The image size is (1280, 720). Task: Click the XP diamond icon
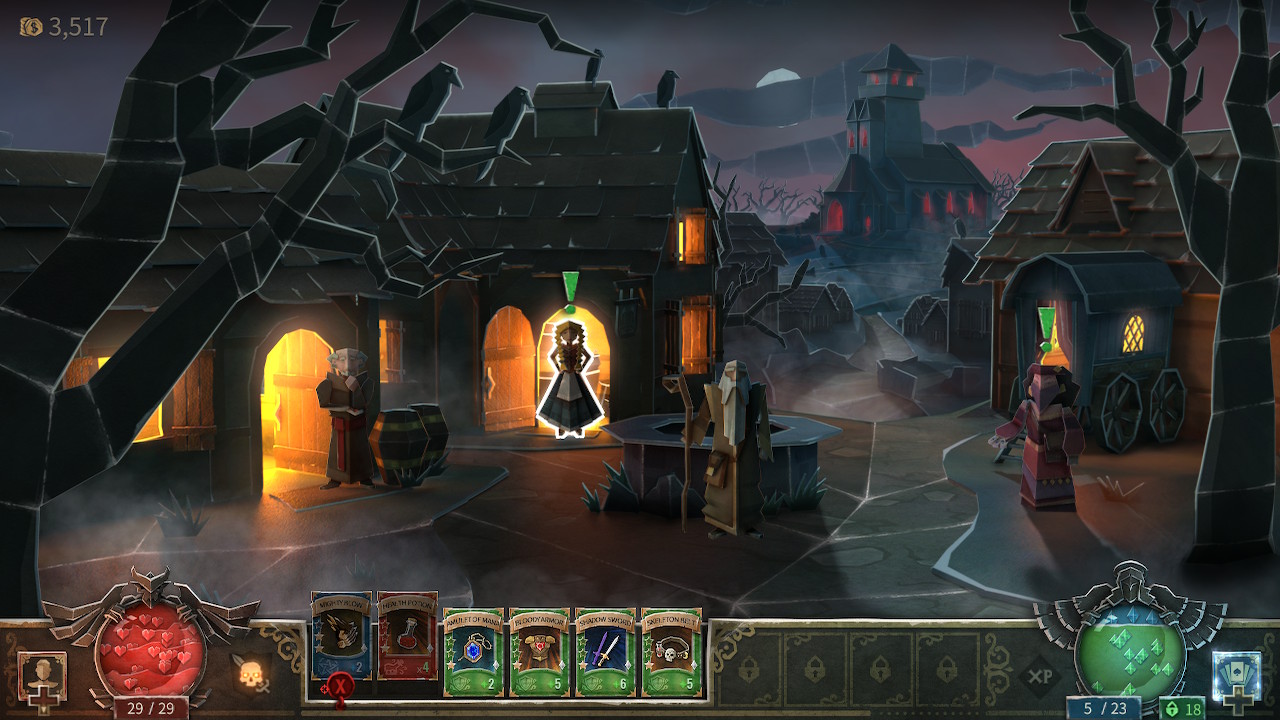[x=1040, y=677]
